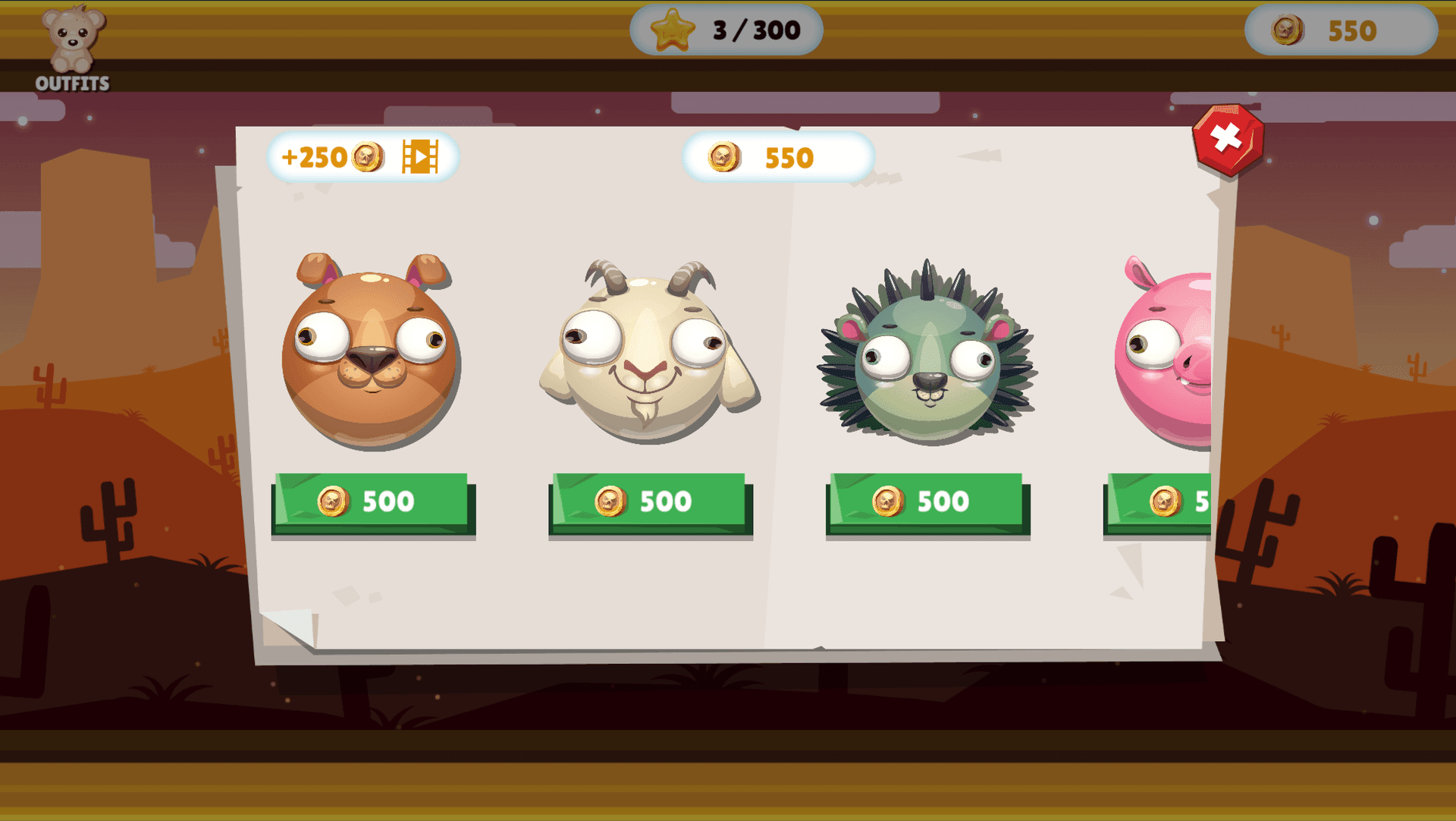Viewport: 1456px width, 821px height.
Task: Purchase the pink pig outfit
Action: 1159,502
